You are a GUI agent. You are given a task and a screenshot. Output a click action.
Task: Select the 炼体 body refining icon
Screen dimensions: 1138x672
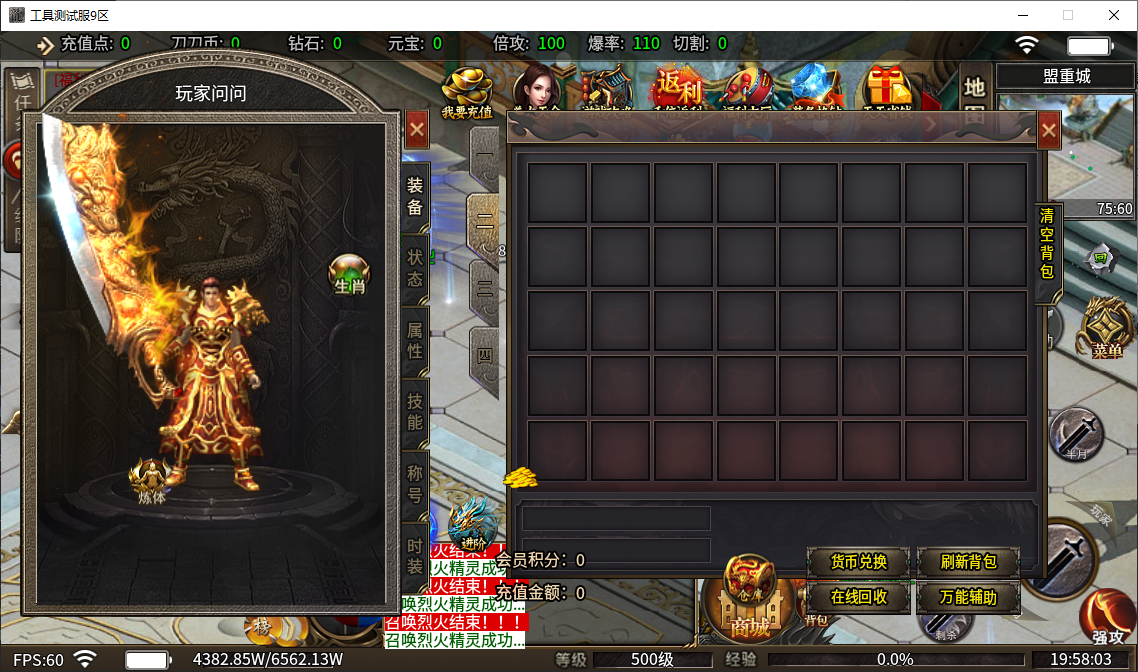click(151, 481)
